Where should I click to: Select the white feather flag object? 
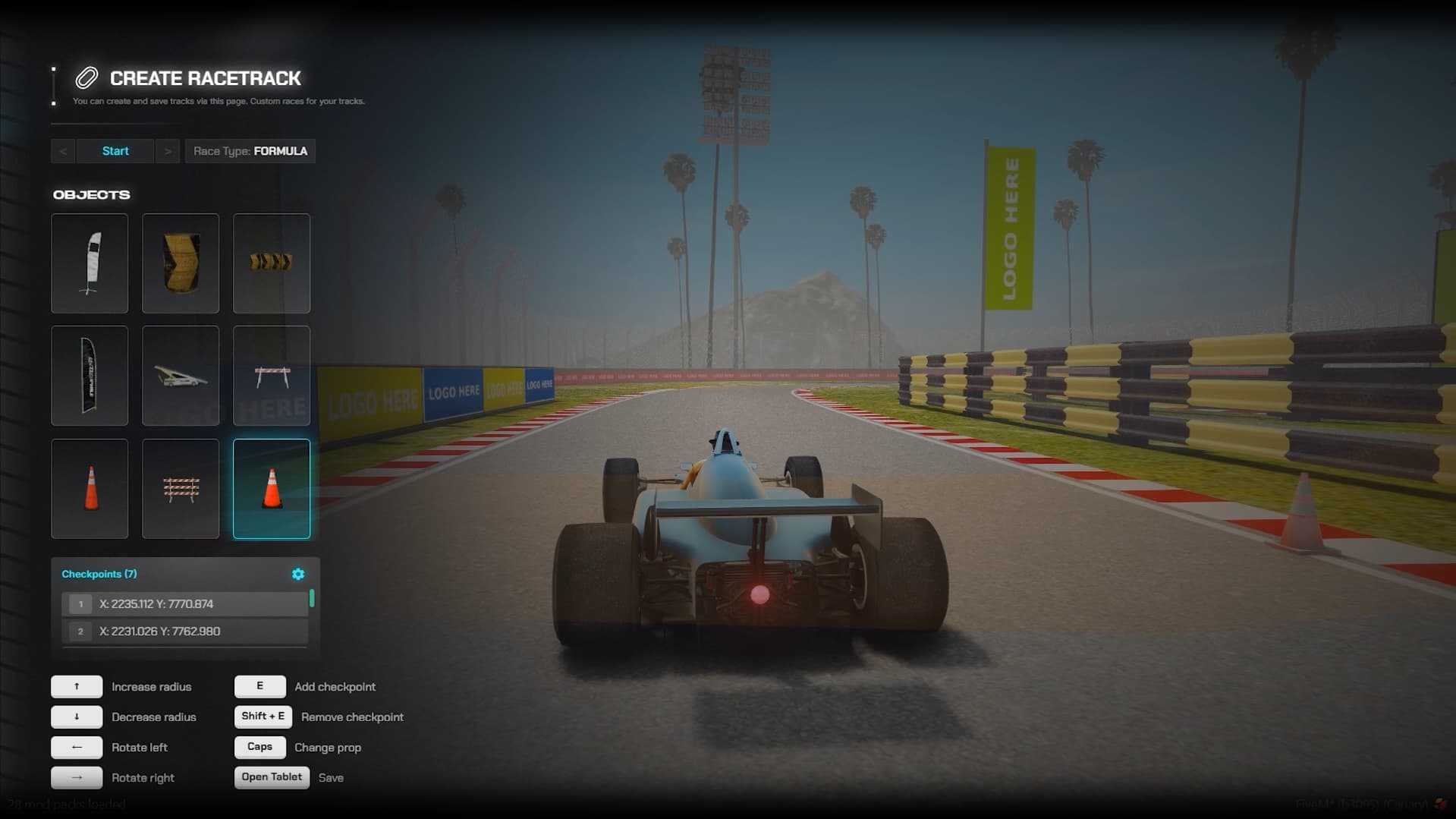[x=89, y=263]
